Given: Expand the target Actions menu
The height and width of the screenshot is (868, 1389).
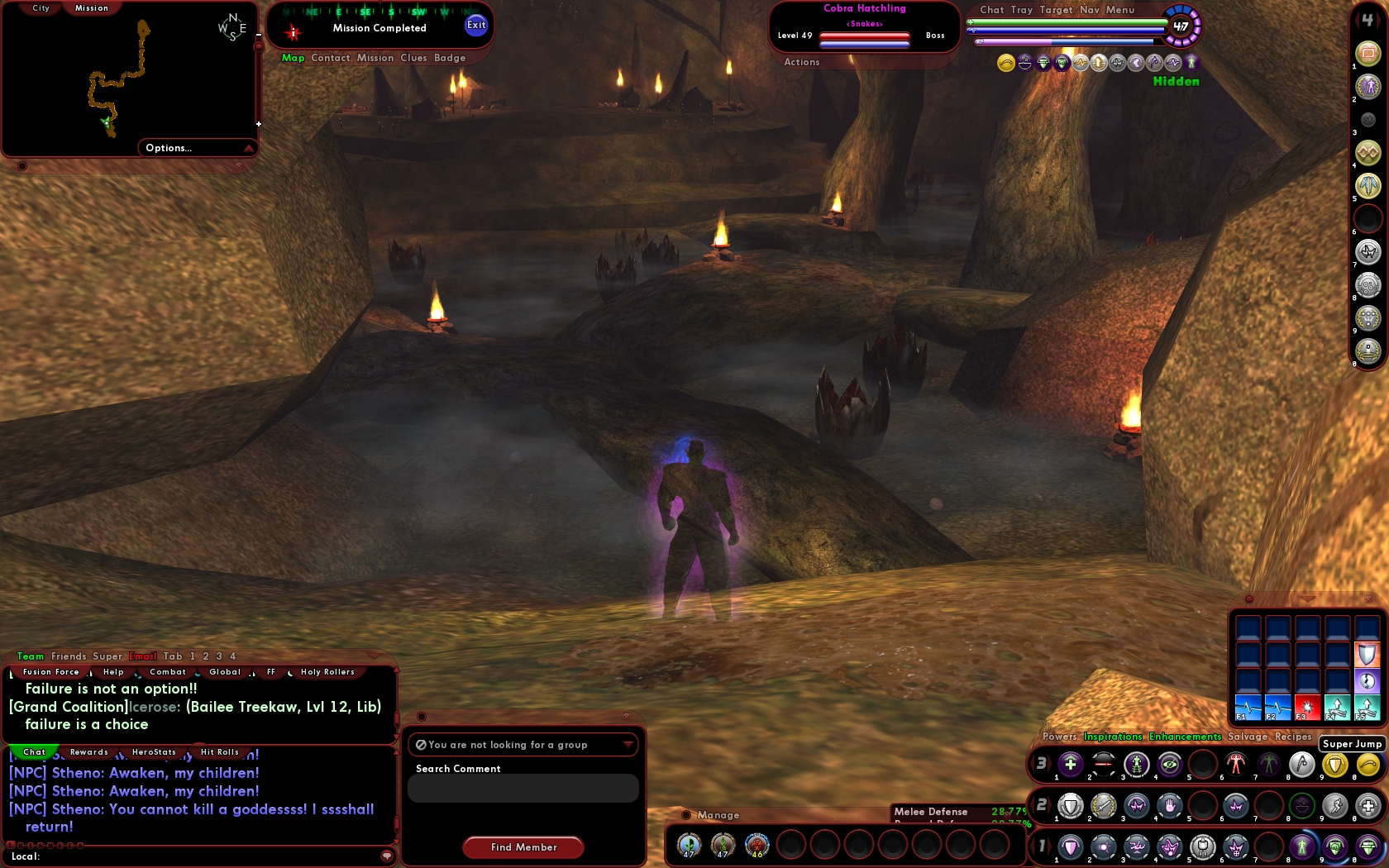Looking at the screenshot, I should point(801,62).
